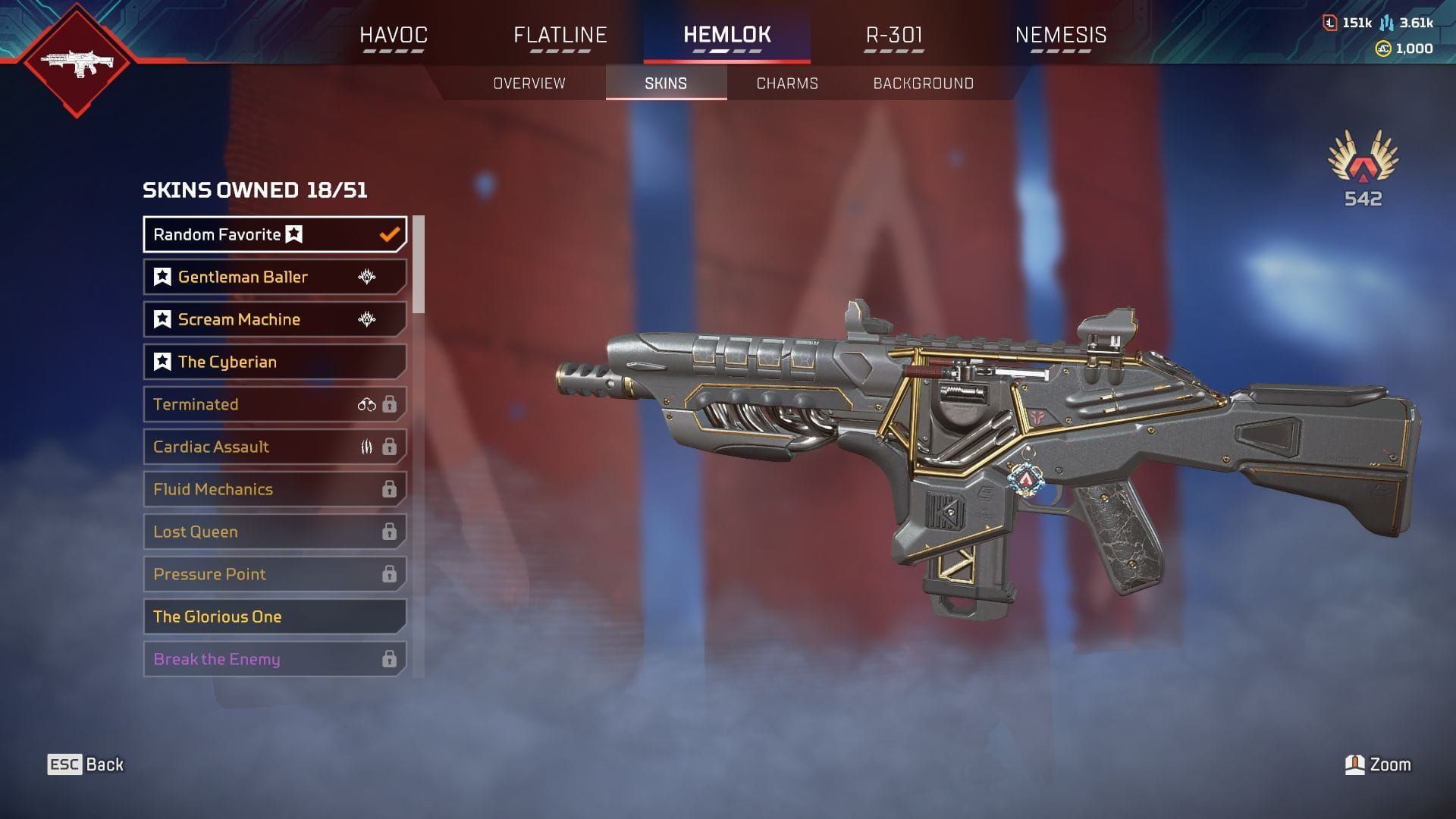1456x819 pixels.
Task: Select the FLATLINE weapon tab
Action: coord(560,36)
